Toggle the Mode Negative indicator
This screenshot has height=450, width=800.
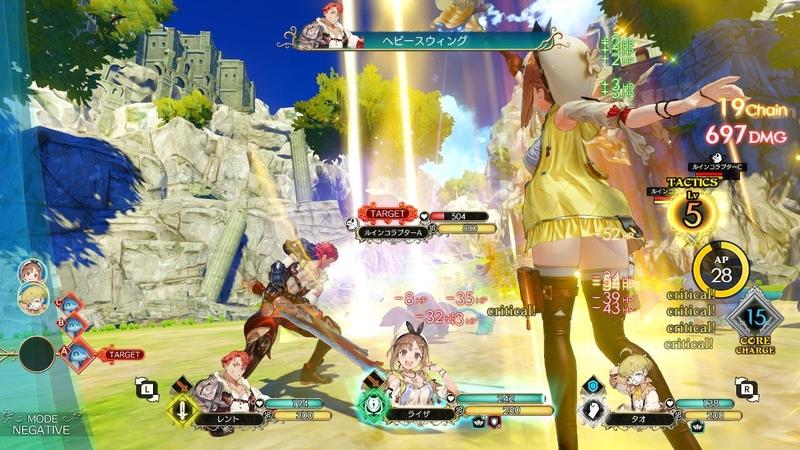pyautogui.click(x=40, y=423)
